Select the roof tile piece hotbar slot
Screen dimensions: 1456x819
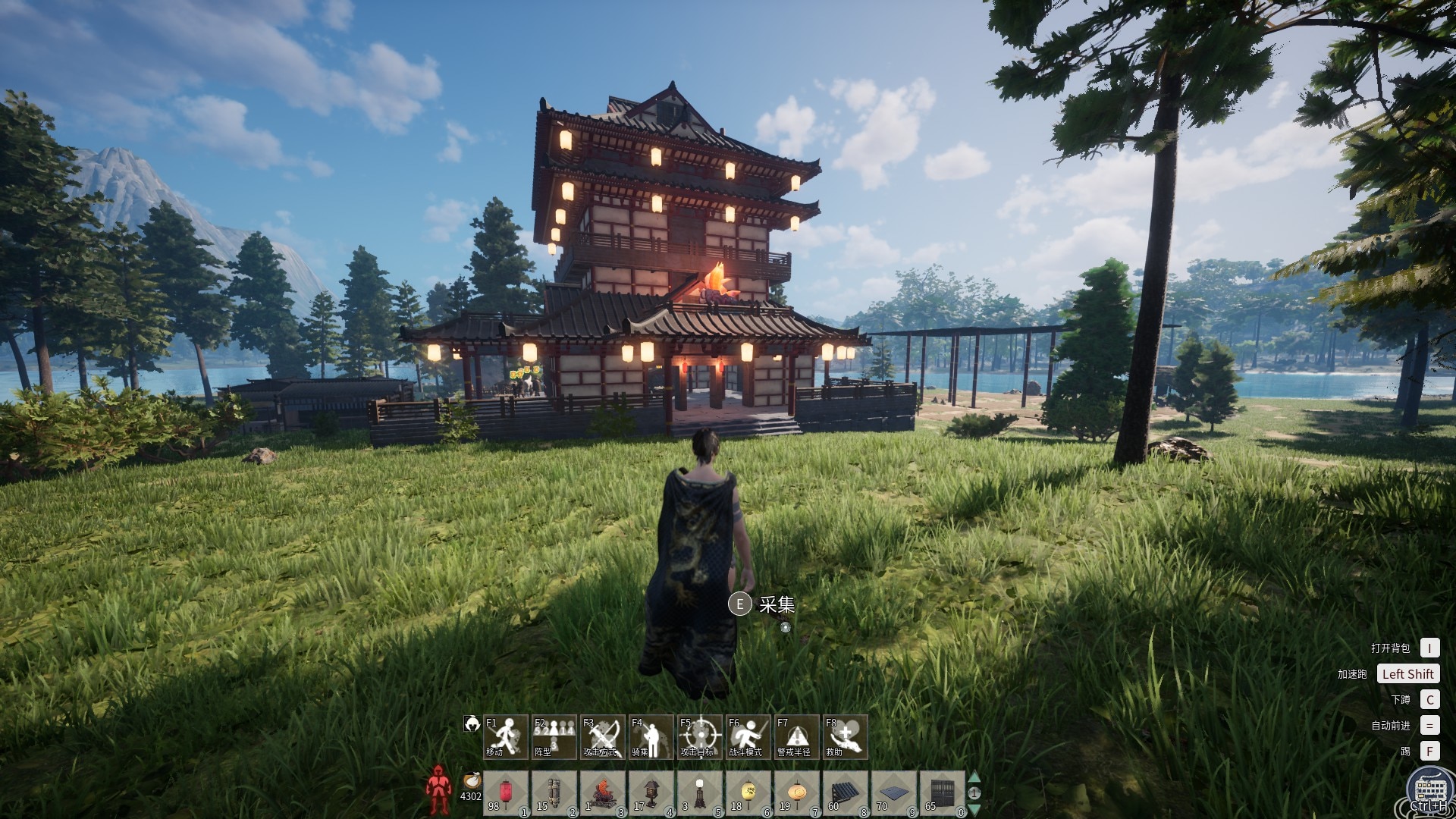846,793
